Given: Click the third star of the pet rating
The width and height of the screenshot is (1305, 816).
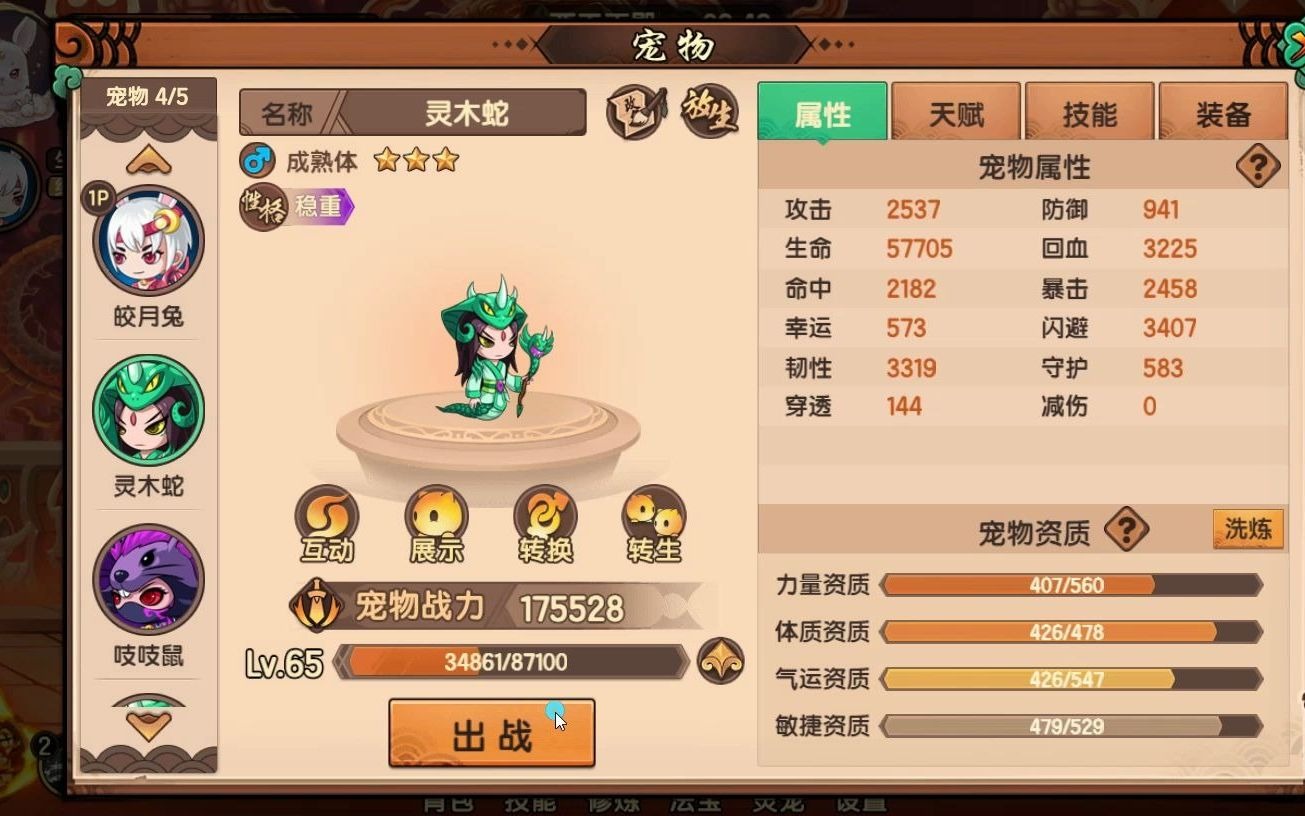Looking at the screenshot, I should pyautogui.click(x=446, y=158).
